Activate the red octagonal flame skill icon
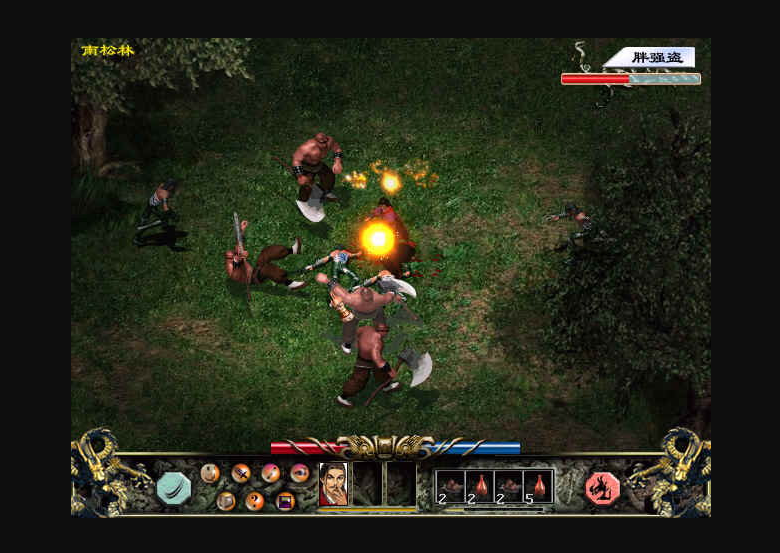Image resolution: width=780 pixels, height=553 pixels. click(602, 488)
